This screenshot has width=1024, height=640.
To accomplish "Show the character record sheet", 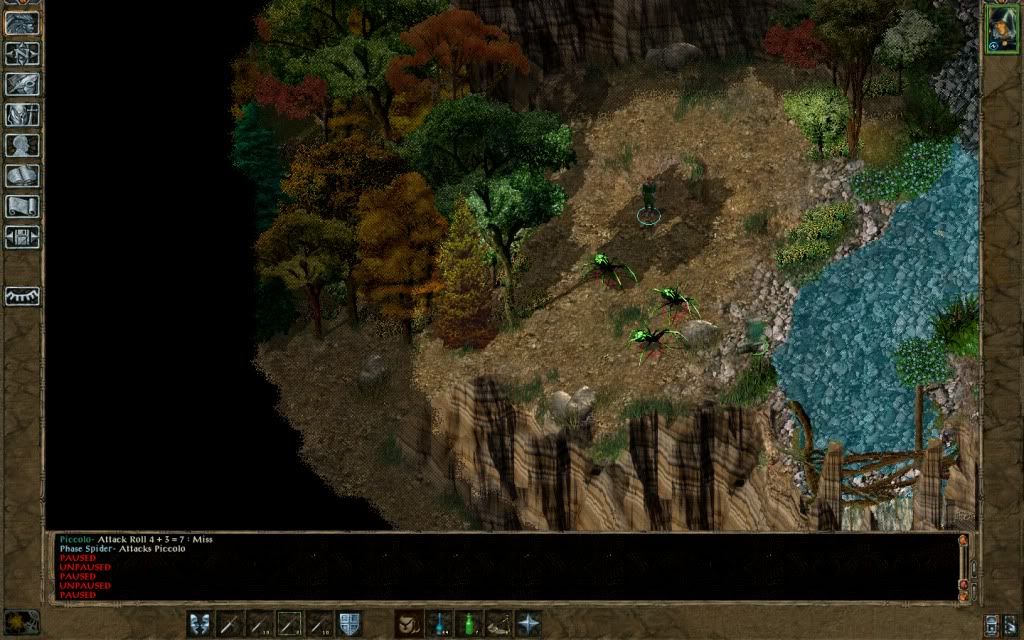I will (22, 146).
